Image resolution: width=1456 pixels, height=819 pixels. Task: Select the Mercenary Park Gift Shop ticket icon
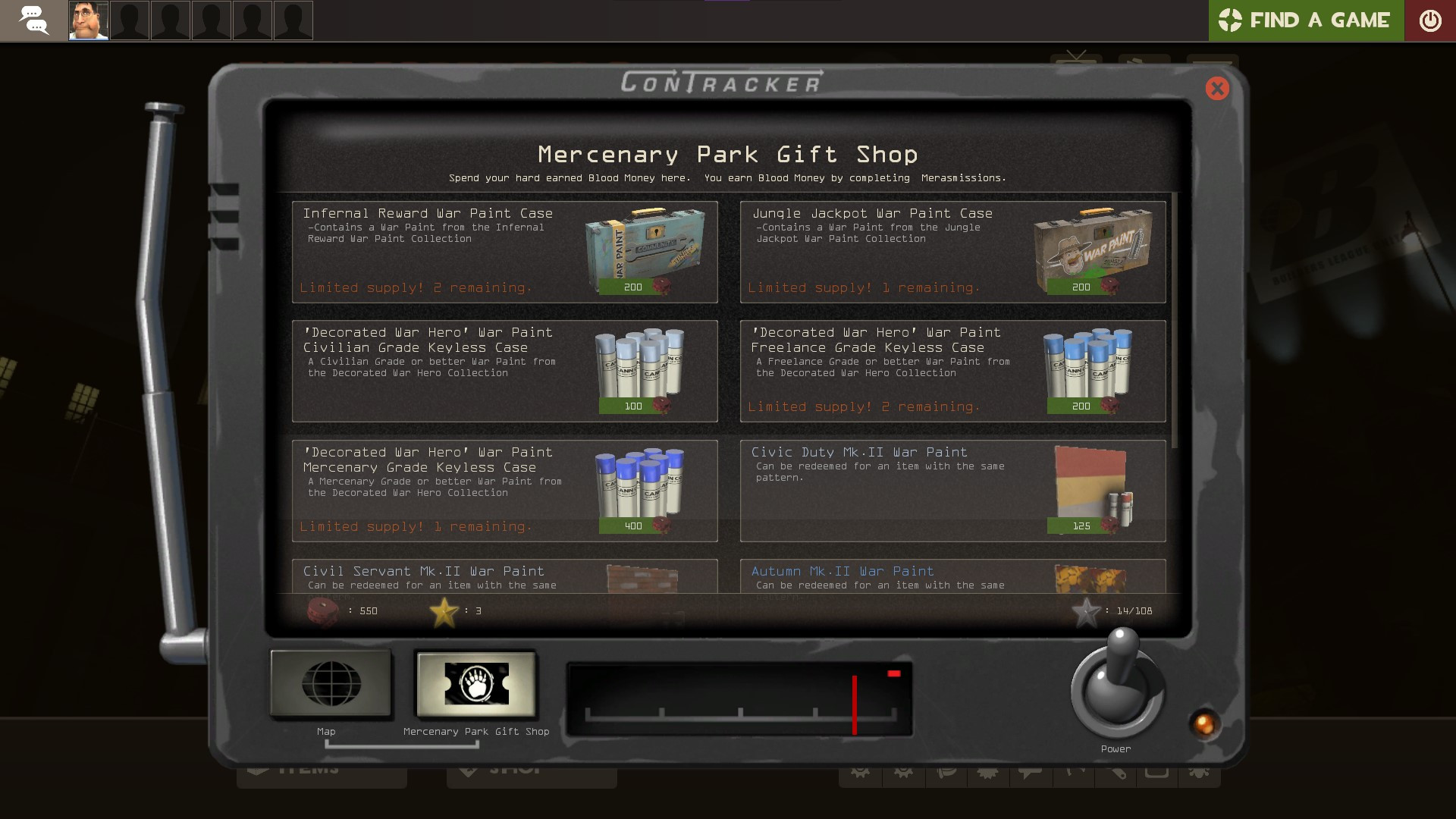(475, 683)
